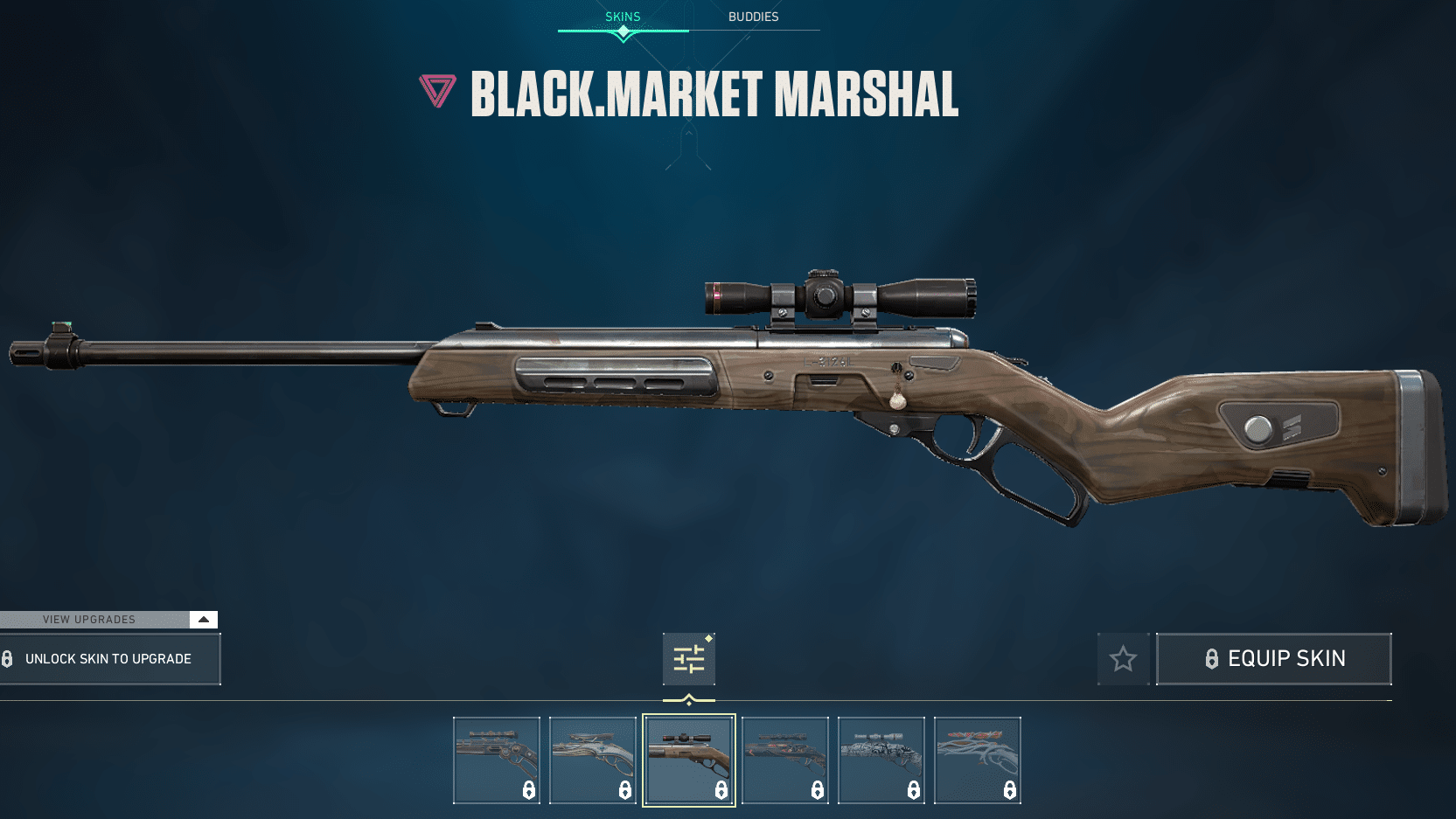
Task: Collapse the View Upgrades panel
Action: point(203,620)
